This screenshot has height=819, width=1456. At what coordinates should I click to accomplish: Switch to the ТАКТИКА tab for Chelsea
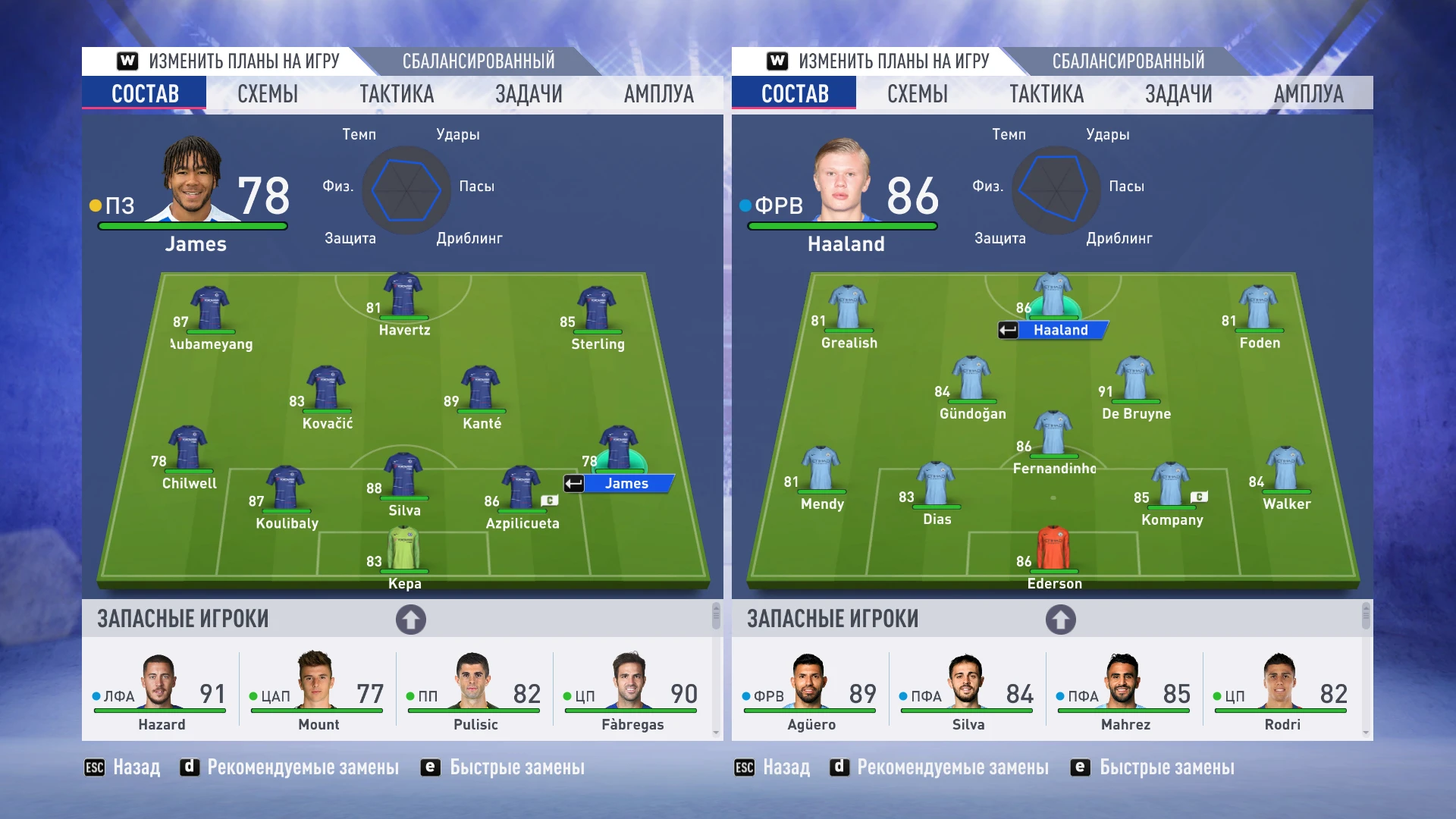coord(397,93)
